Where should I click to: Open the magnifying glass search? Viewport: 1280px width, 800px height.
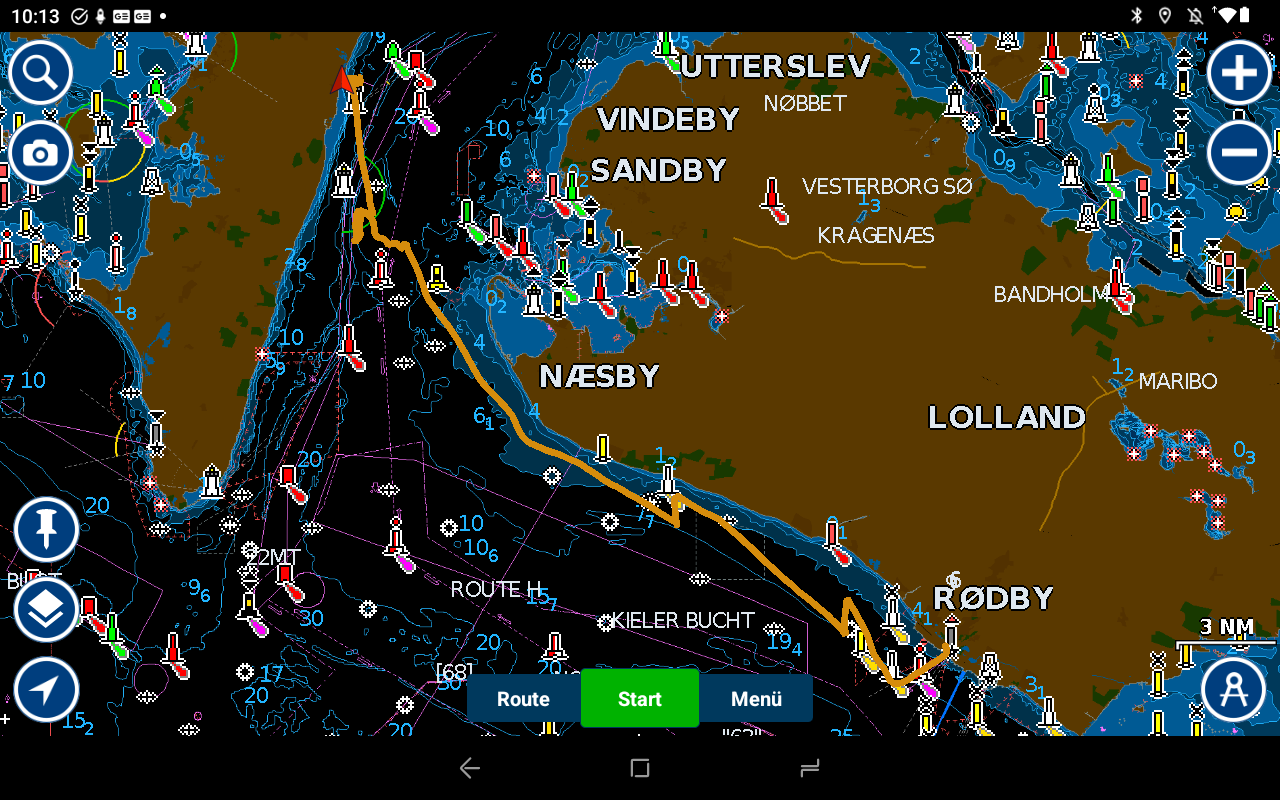(40, 72)
